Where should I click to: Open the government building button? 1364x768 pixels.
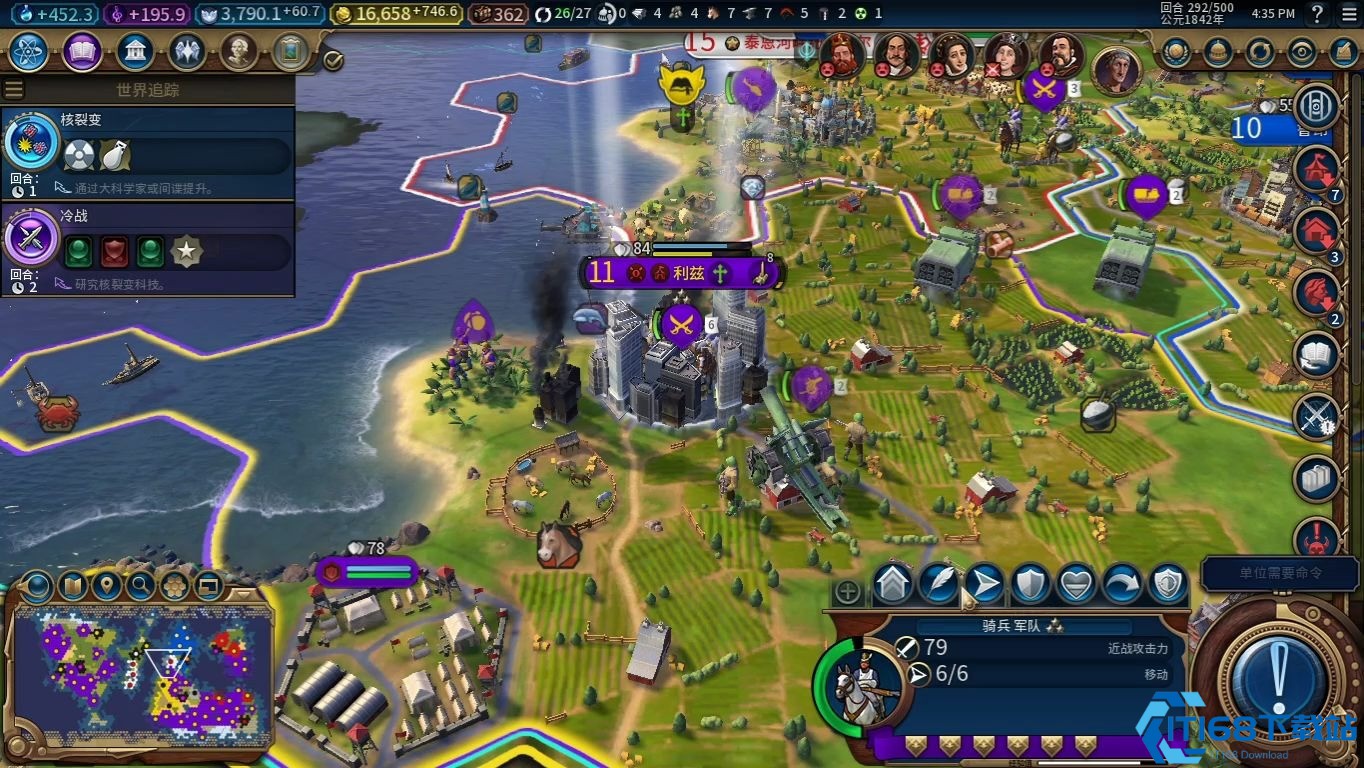tap(135, 51)
